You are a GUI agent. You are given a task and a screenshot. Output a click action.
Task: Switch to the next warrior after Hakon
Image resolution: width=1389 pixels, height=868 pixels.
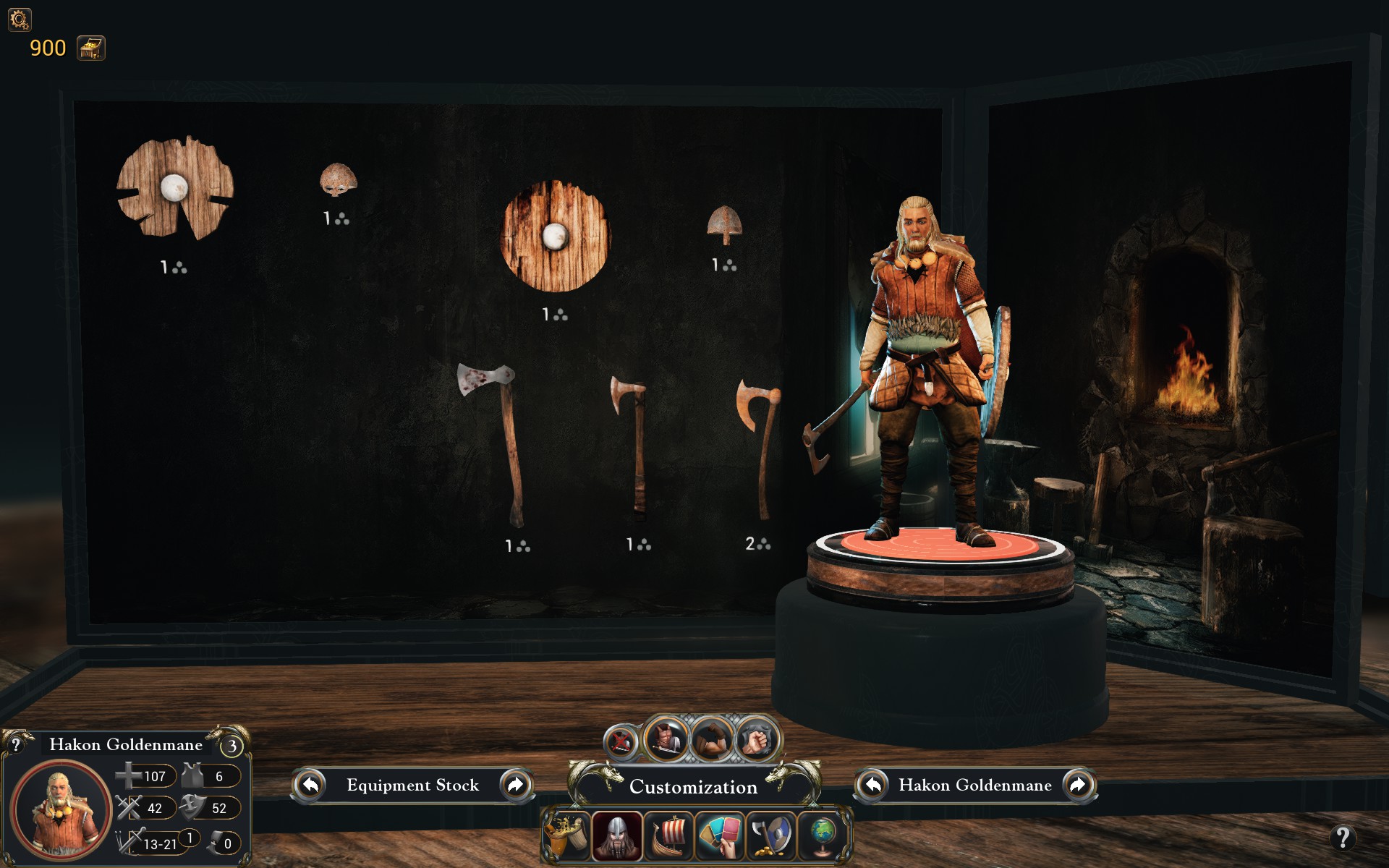(x=1077, y=785)
